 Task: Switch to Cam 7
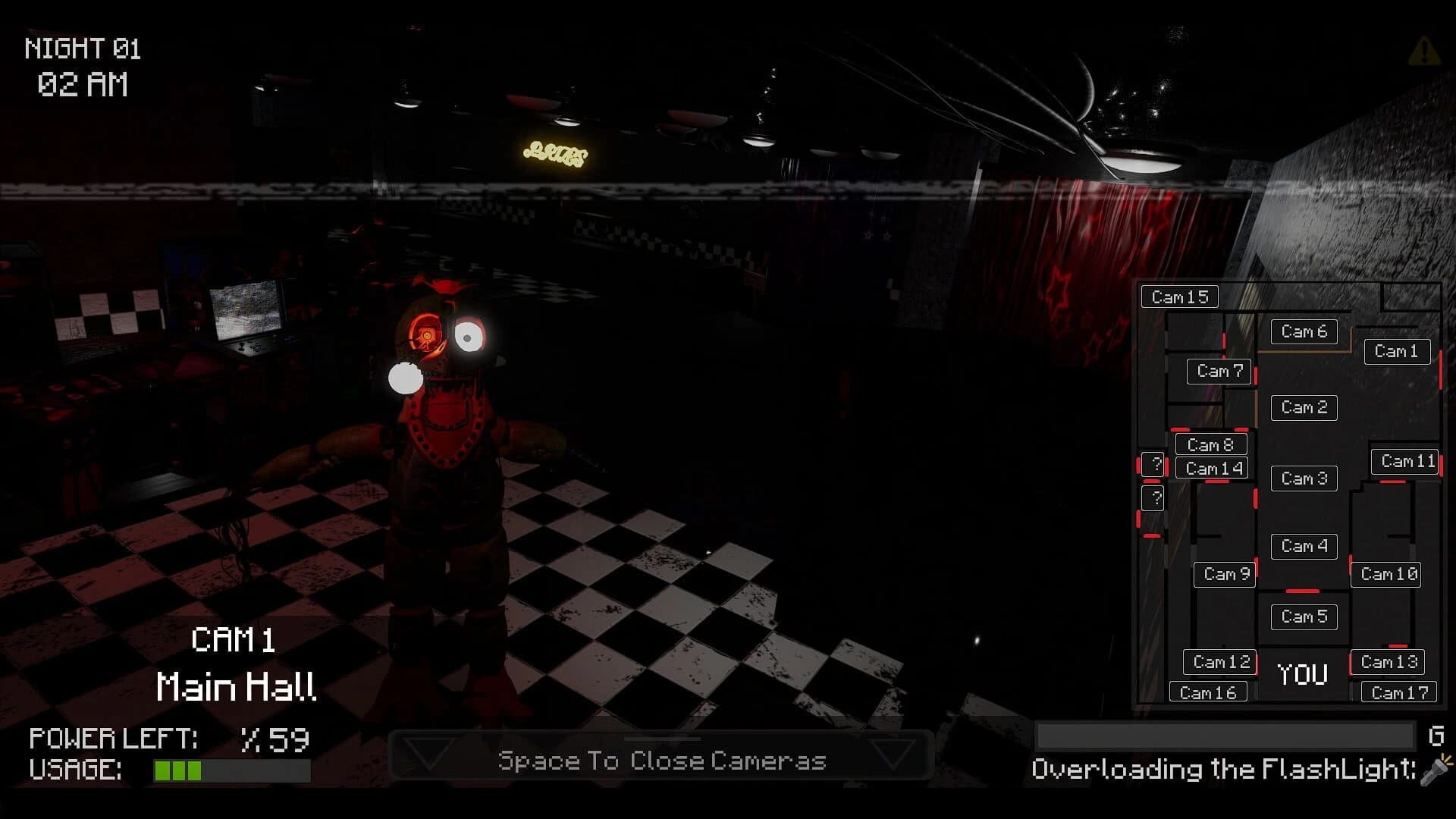point(1218,372)
